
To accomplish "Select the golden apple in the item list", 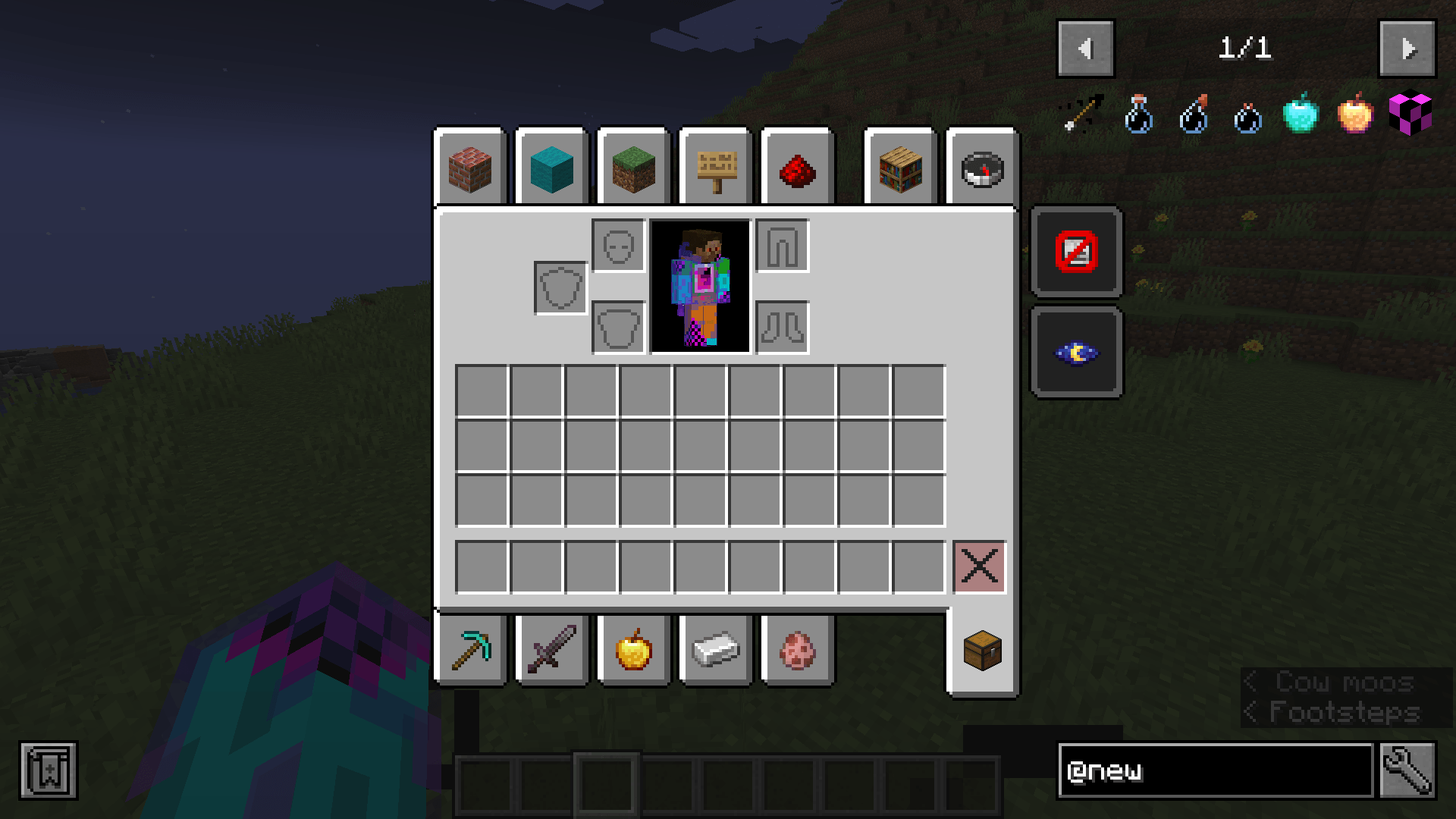I will (1356, 114).
